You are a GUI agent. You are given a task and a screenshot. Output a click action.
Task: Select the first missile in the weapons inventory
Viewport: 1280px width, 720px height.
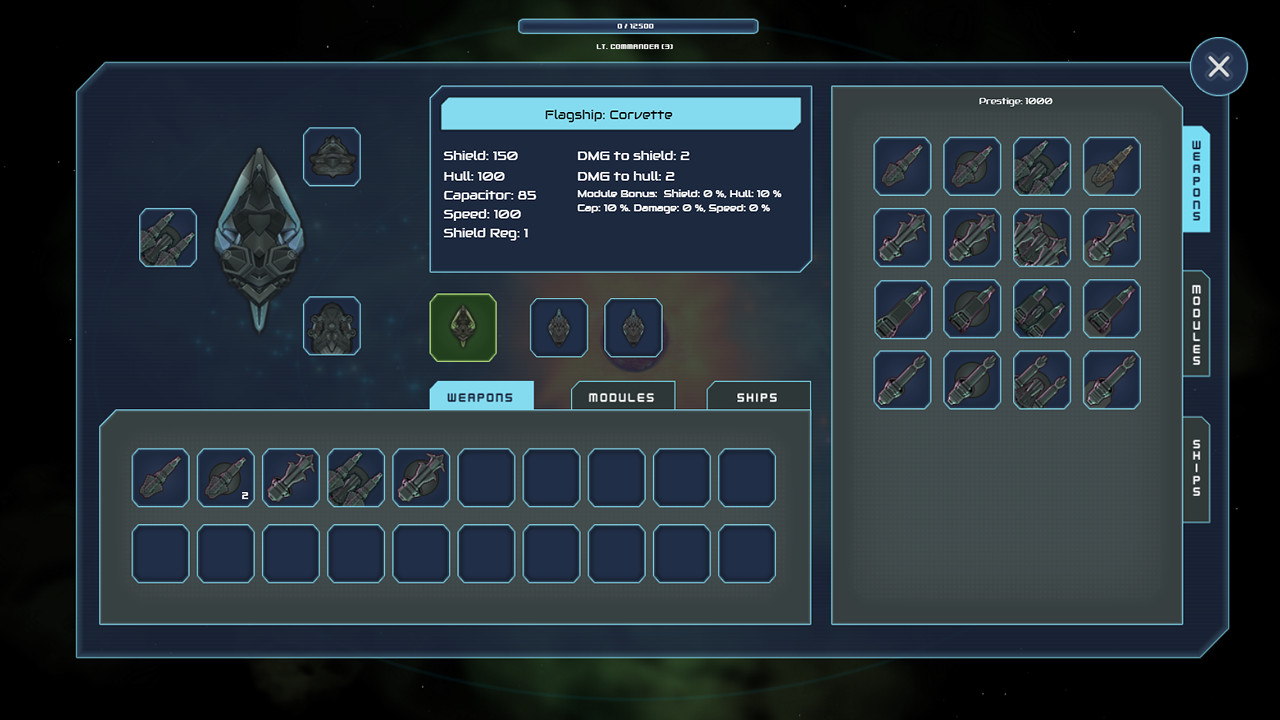[160, 478]
